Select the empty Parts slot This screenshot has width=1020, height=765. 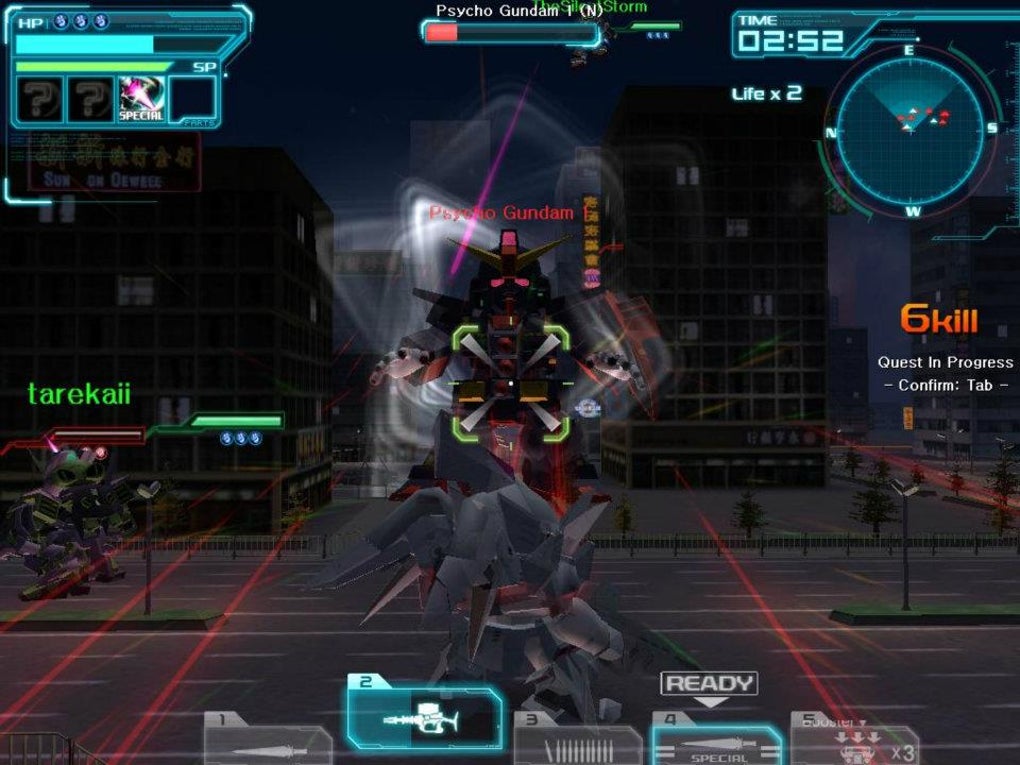pos(192,101)
